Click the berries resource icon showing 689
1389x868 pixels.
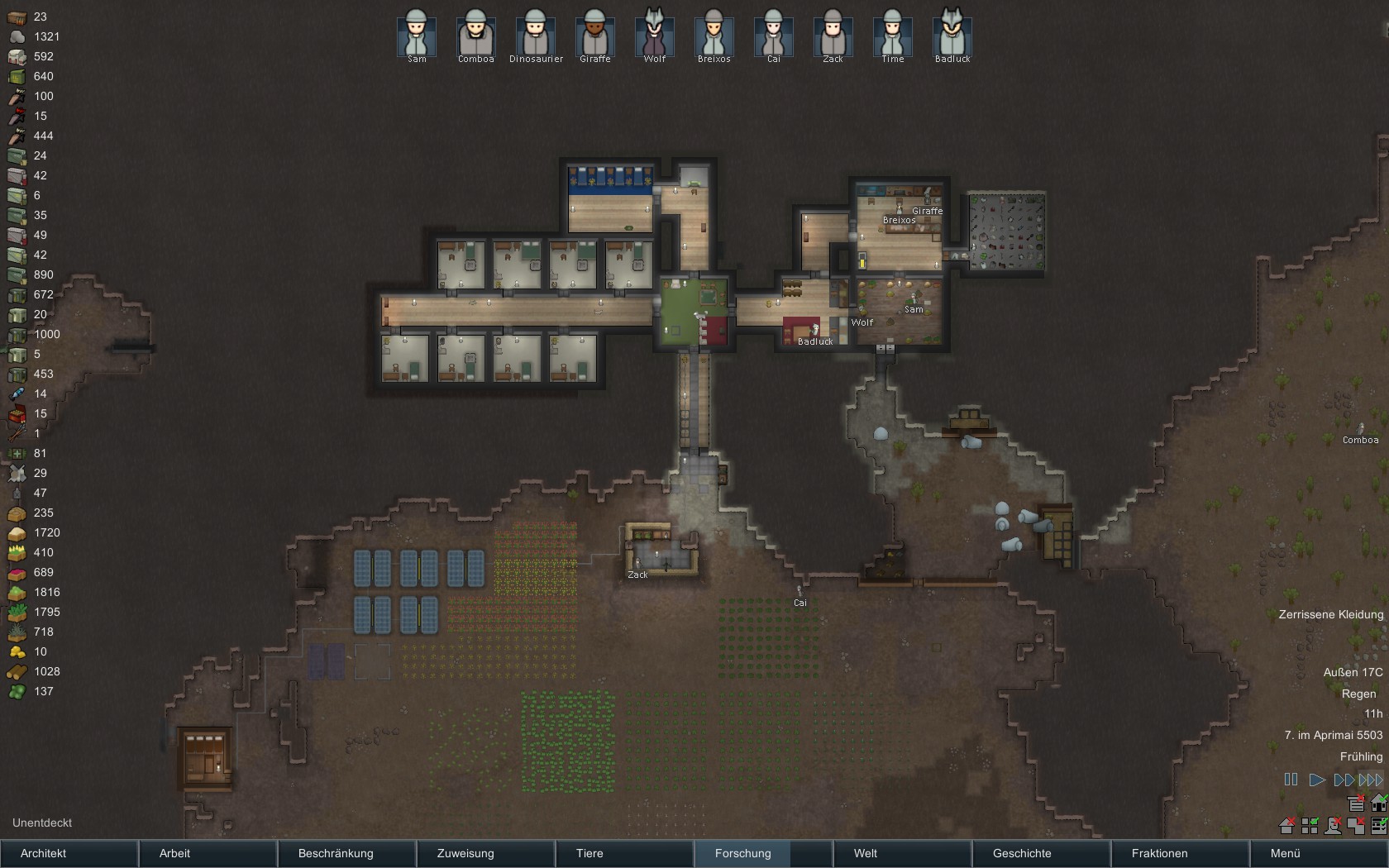16,572
